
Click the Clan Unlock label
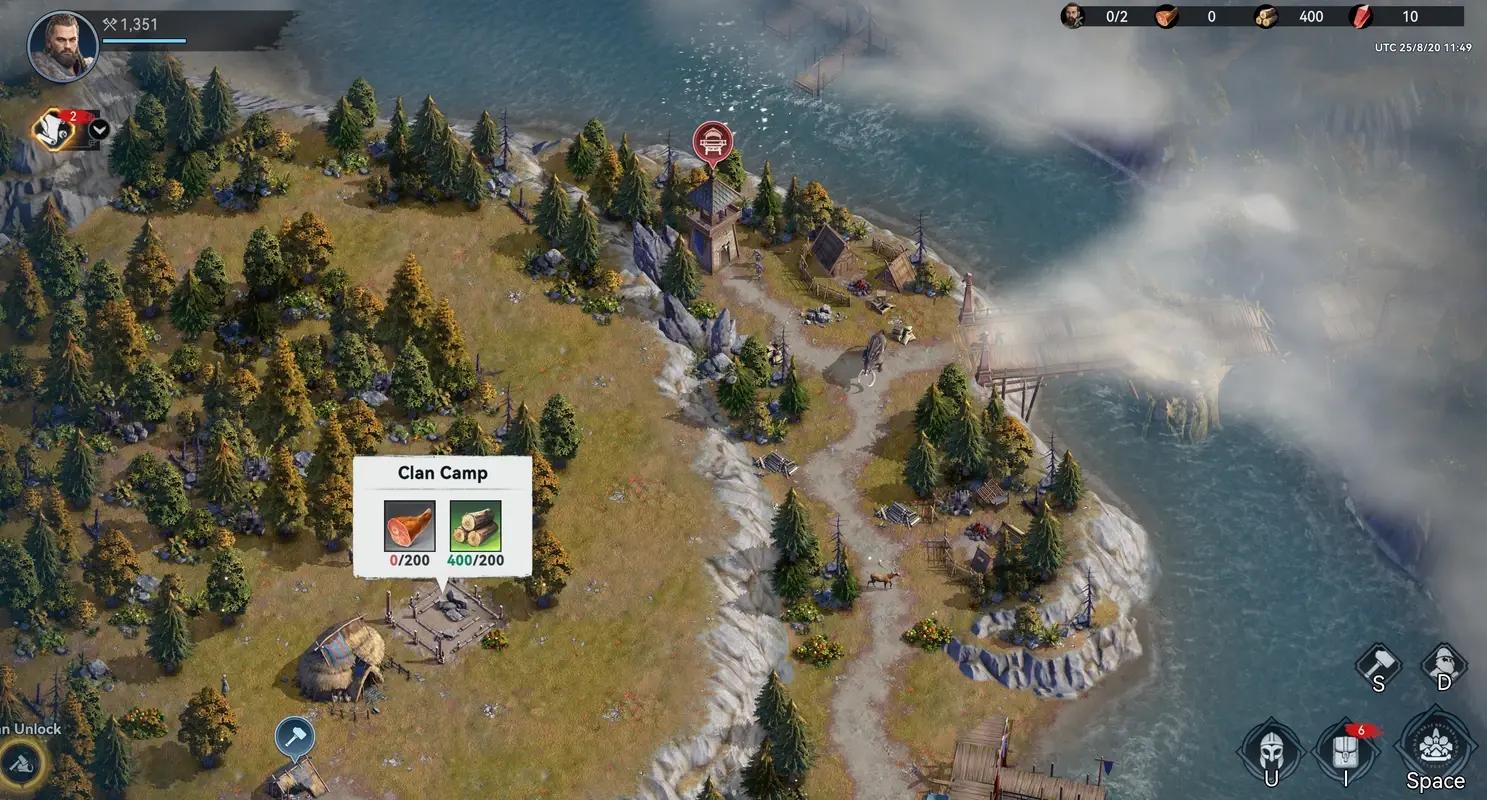click(31, 729)
